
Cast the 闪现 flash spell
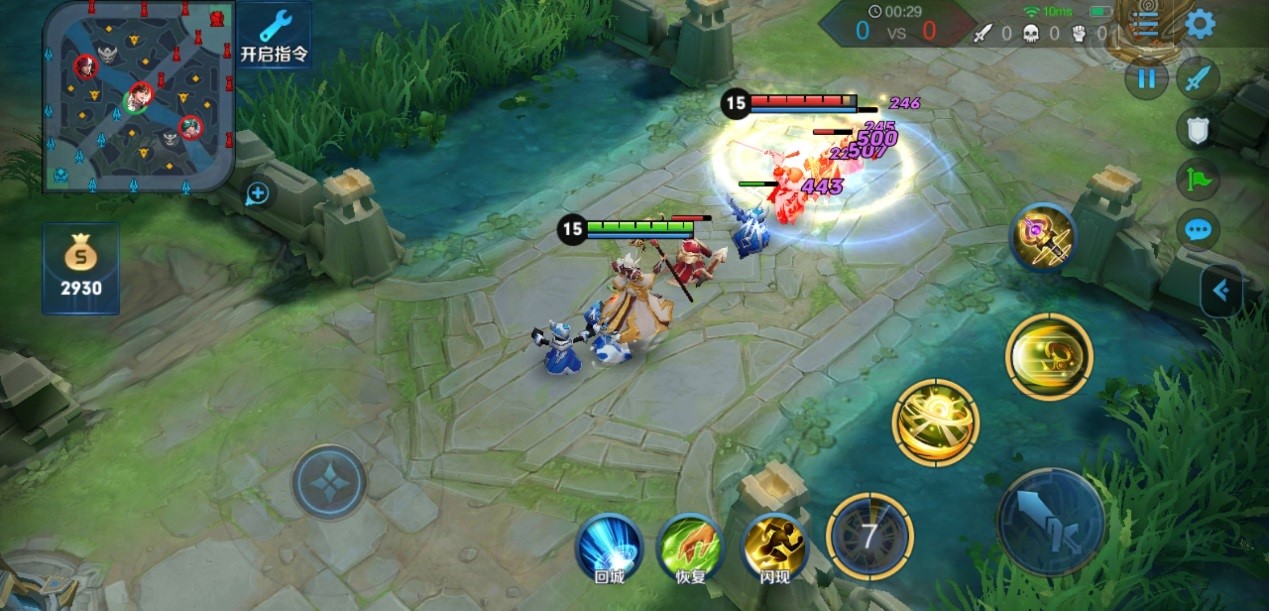(x=775, y=548)
